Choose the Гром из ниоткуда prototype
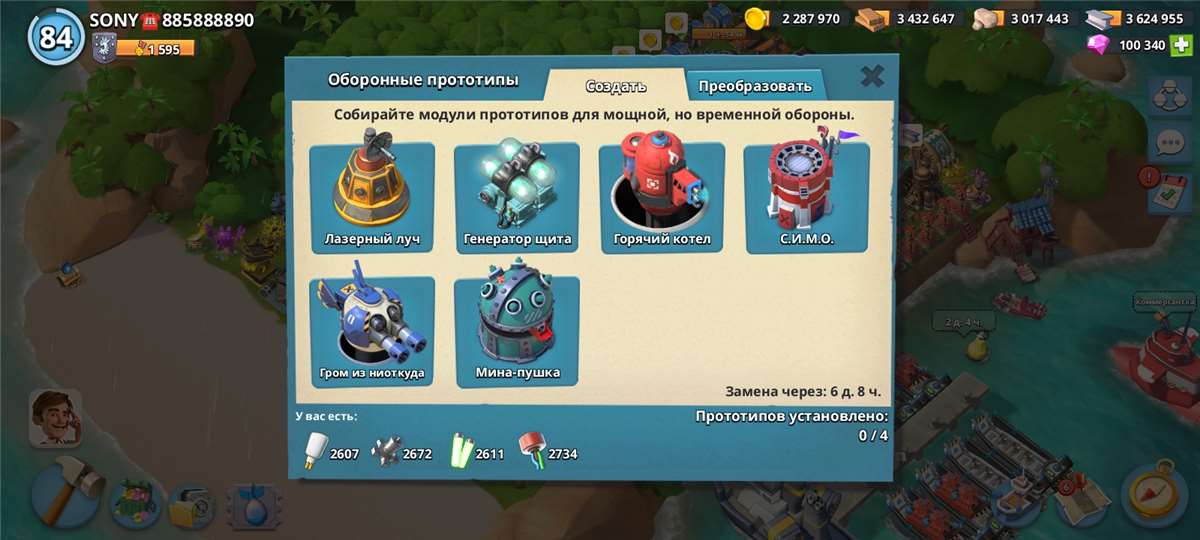 coord(371,331)
